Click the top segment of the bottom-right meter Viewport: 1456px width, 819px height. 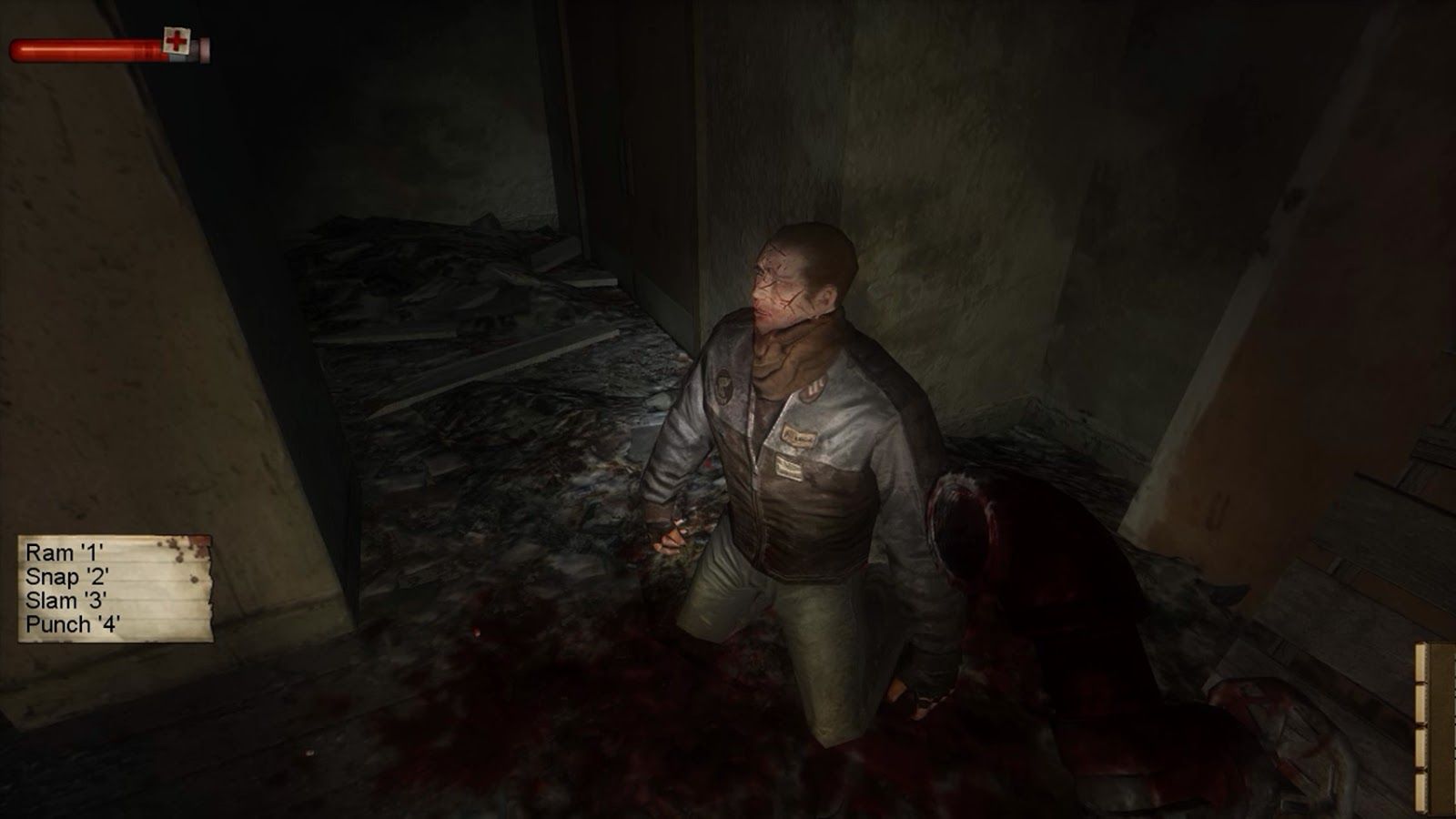click(x=1421, y=662)
